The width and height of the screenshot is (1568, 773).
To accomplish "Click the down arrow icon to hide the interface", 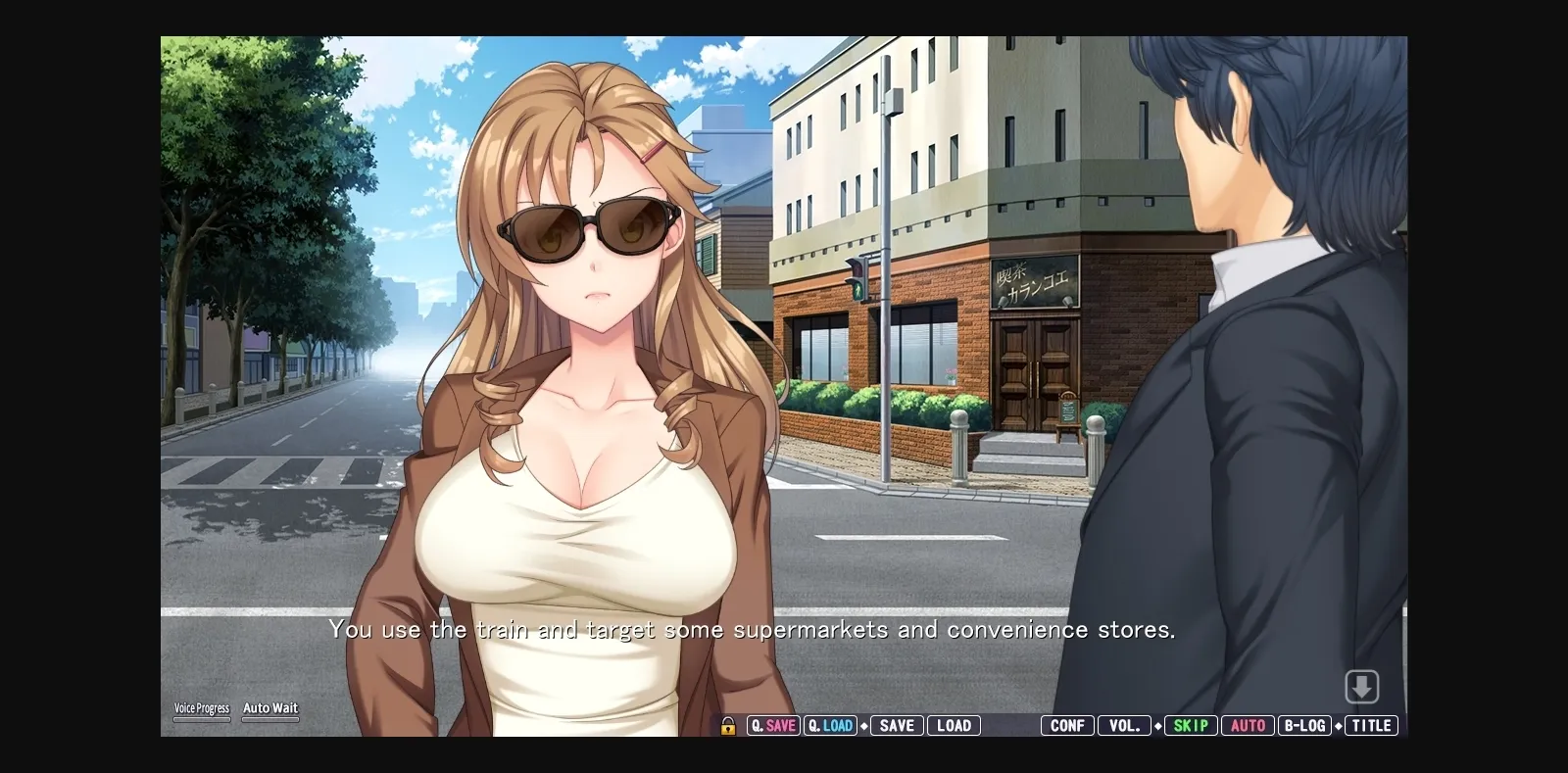I will pyautogui.click(x=1361, y=688).
